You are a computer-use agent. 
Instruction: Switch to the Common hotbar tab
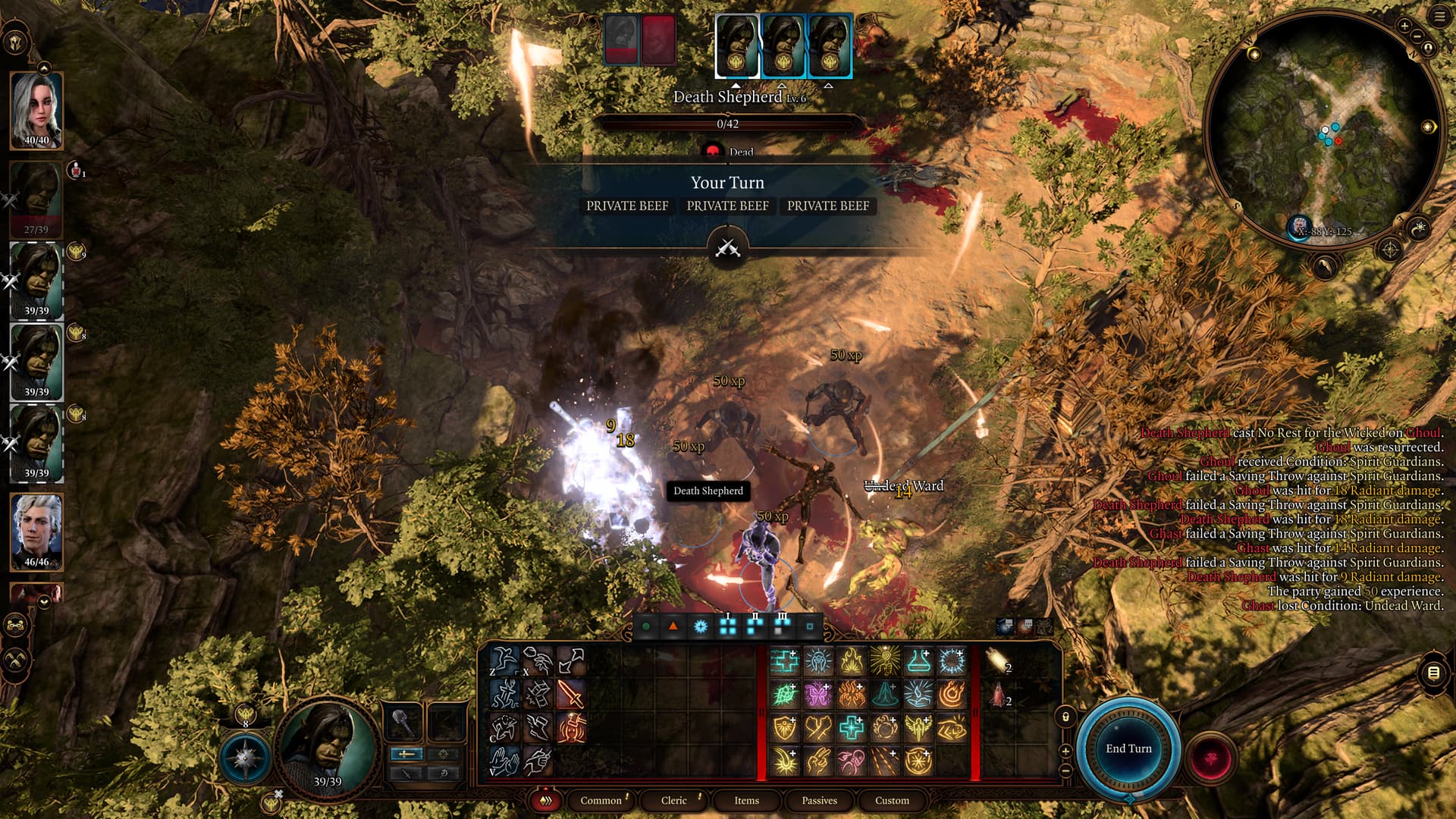tap(601, 800)
